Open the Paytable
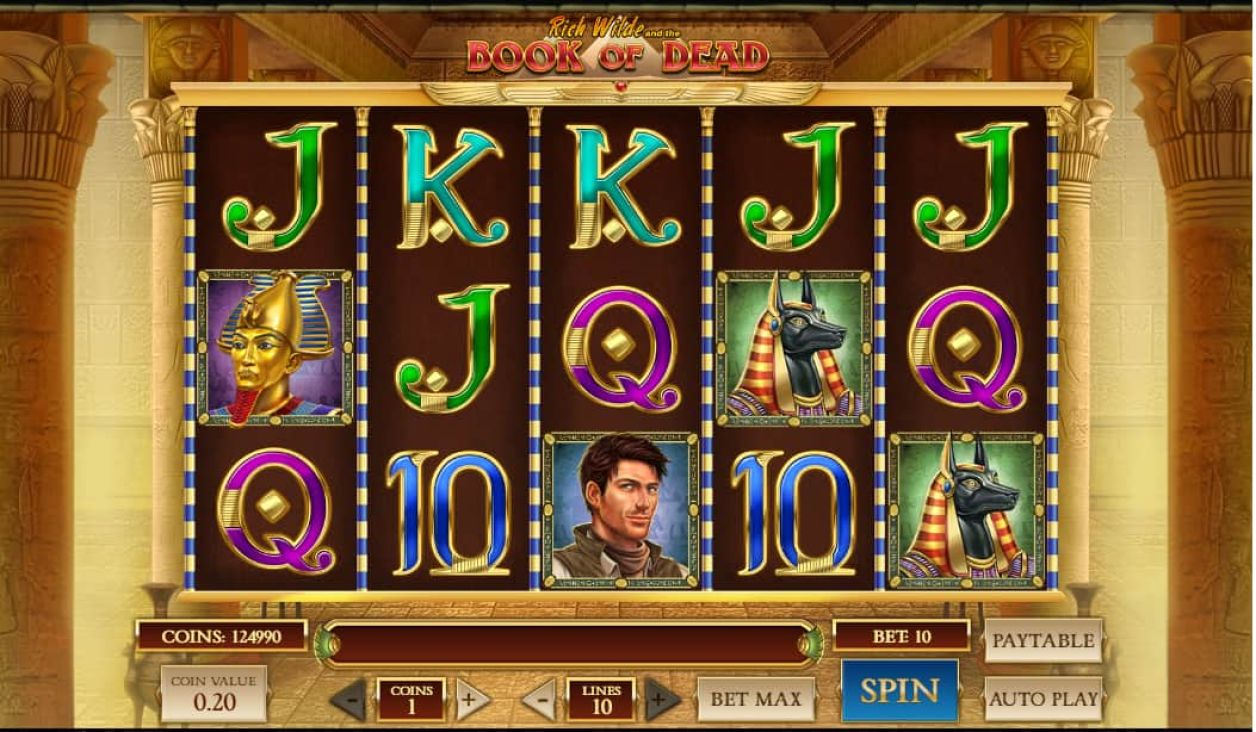 tap(1042, 641)
